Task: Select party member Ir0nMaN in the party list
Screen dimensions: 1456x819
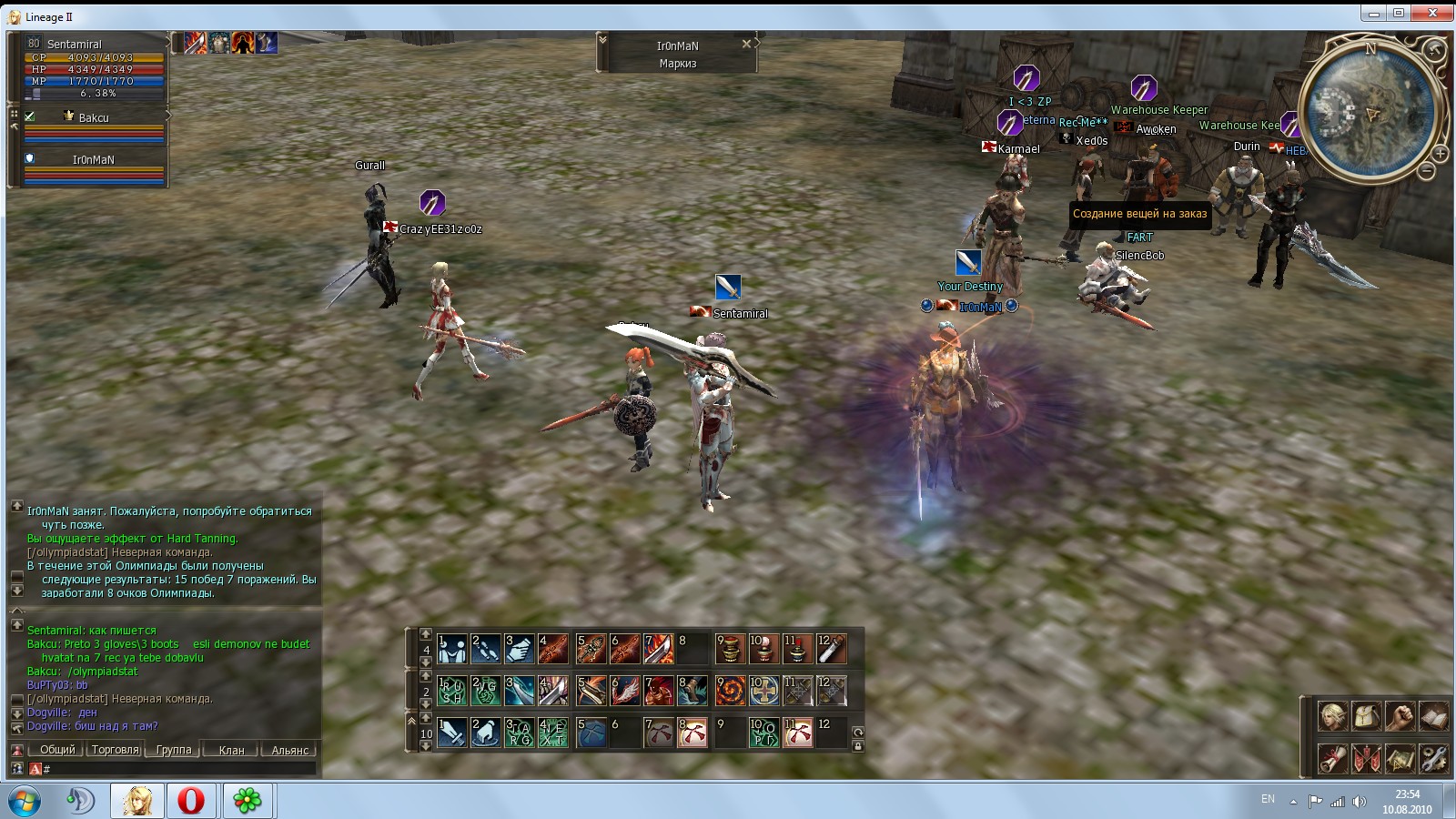Action: [93, 159]
